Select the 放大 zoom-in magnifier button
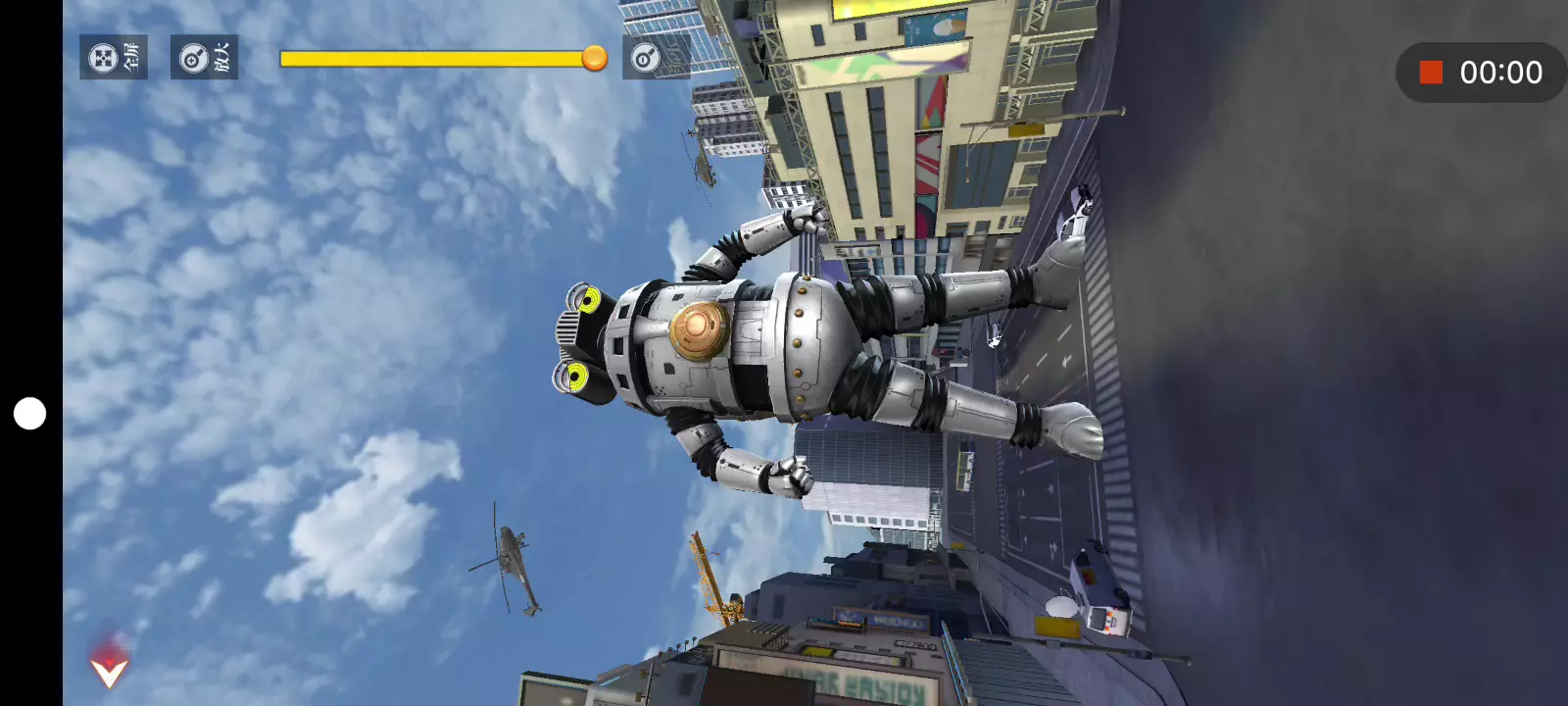This screenshot has height=706, width=1568. [x=204, y=58]
